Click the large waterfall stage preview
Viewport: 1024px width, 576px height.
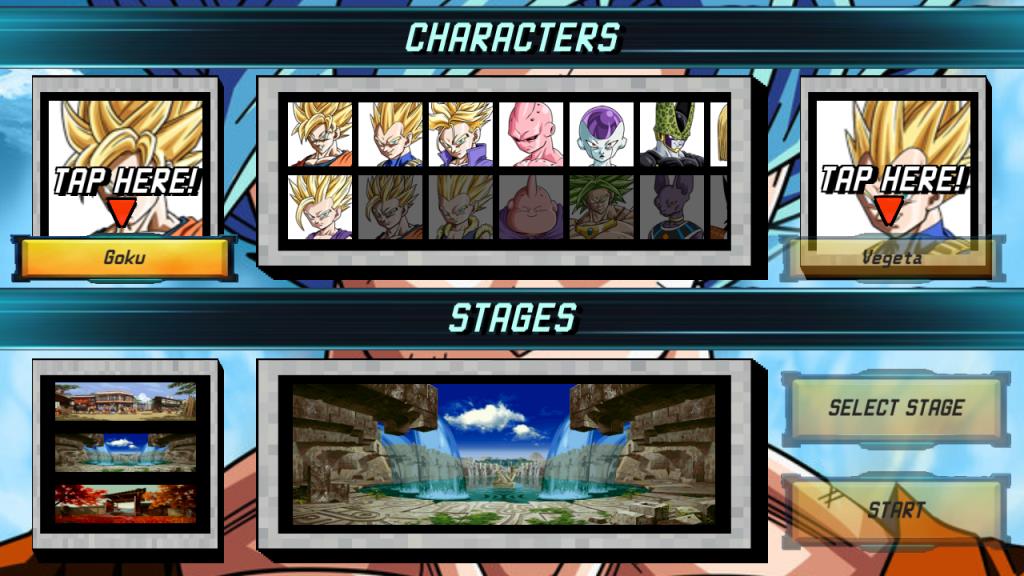503,454
